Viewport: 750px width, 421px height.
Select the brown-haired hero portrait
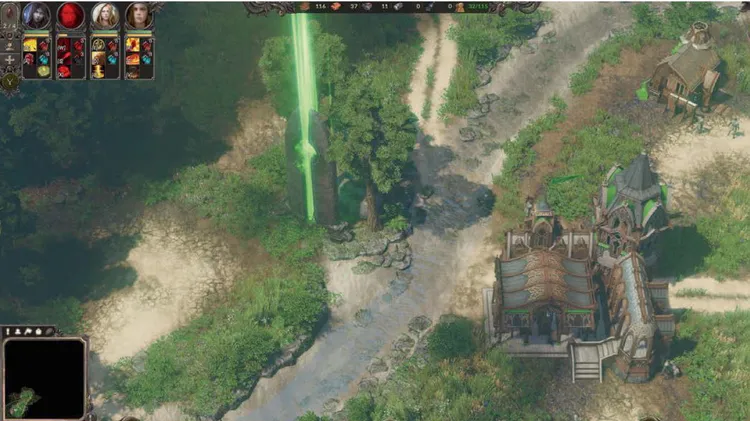[139, 16]
